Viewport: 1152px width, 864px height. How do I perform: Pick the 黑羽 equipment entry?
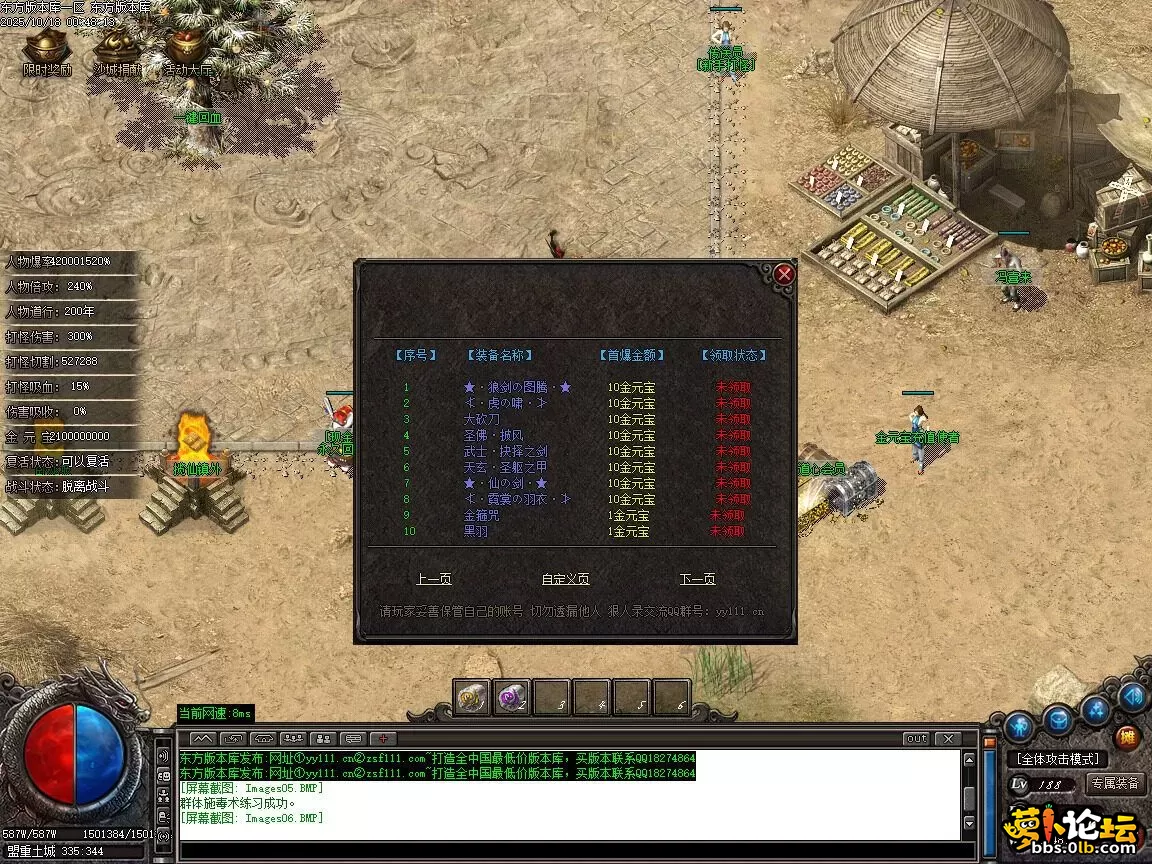pos(476,531)
